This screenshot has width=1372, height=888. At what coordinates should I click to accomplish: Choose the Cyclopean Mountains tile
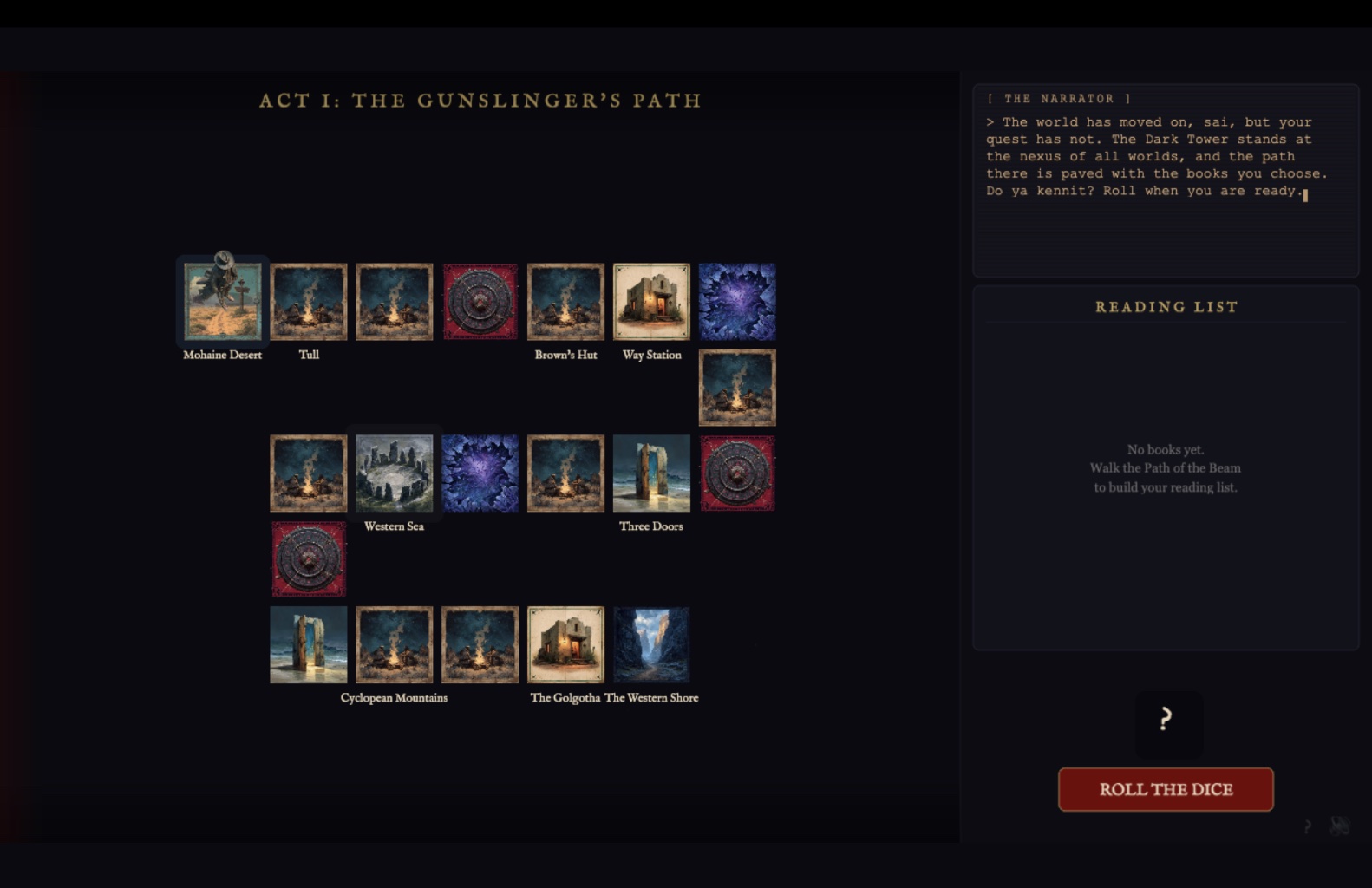coord(394,645)
